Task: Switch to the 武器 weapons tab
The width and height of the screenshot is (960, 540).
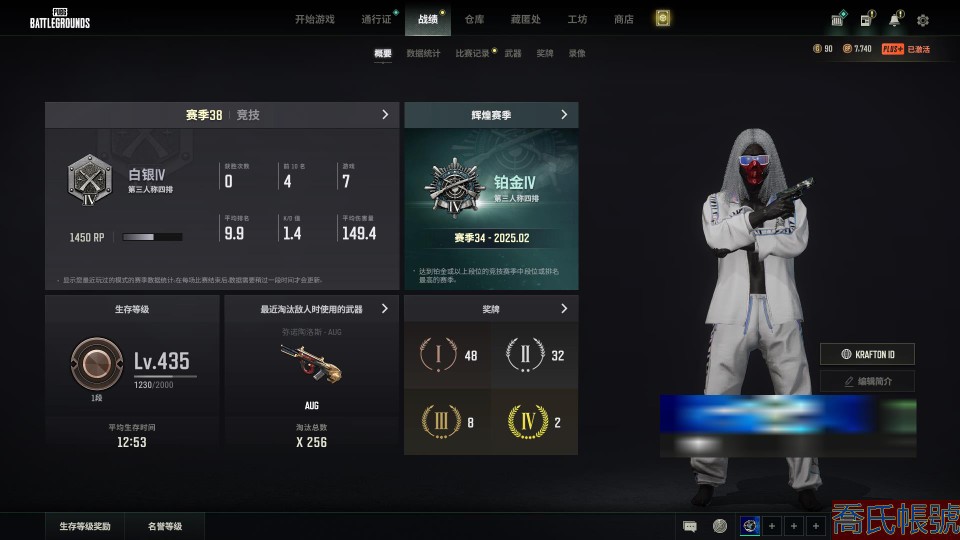Action: (513, 53)
